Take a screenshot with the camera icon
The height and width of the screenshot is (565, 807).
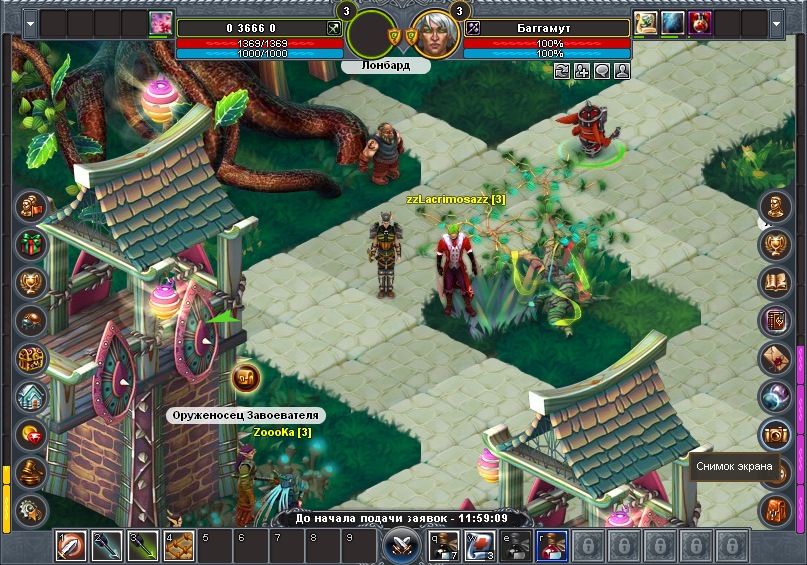click(775, 434)
